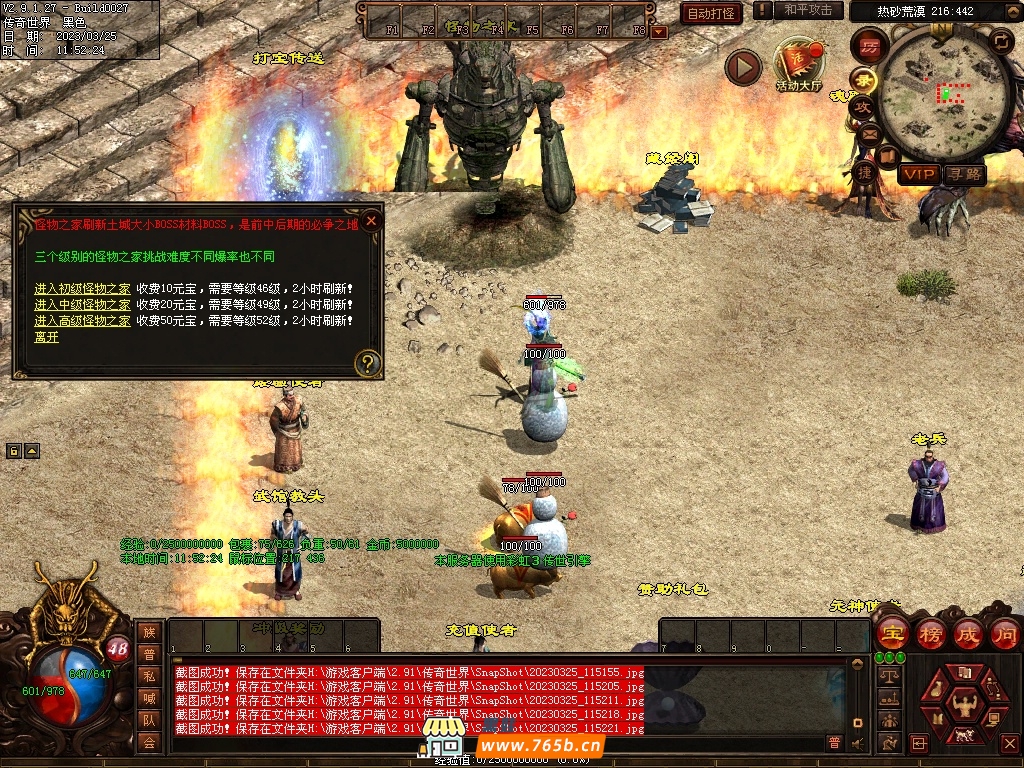Switch chat to the 私 private channel
This screenshot has height=768, width=1024.
(x=149, y=675)
